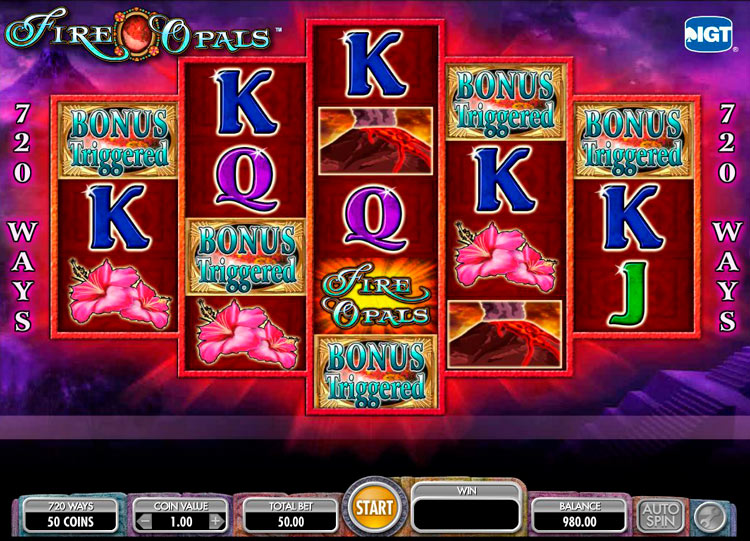750x541 pixels.
Task: Open the wrench settings button
Action: (x=708, y=515)
